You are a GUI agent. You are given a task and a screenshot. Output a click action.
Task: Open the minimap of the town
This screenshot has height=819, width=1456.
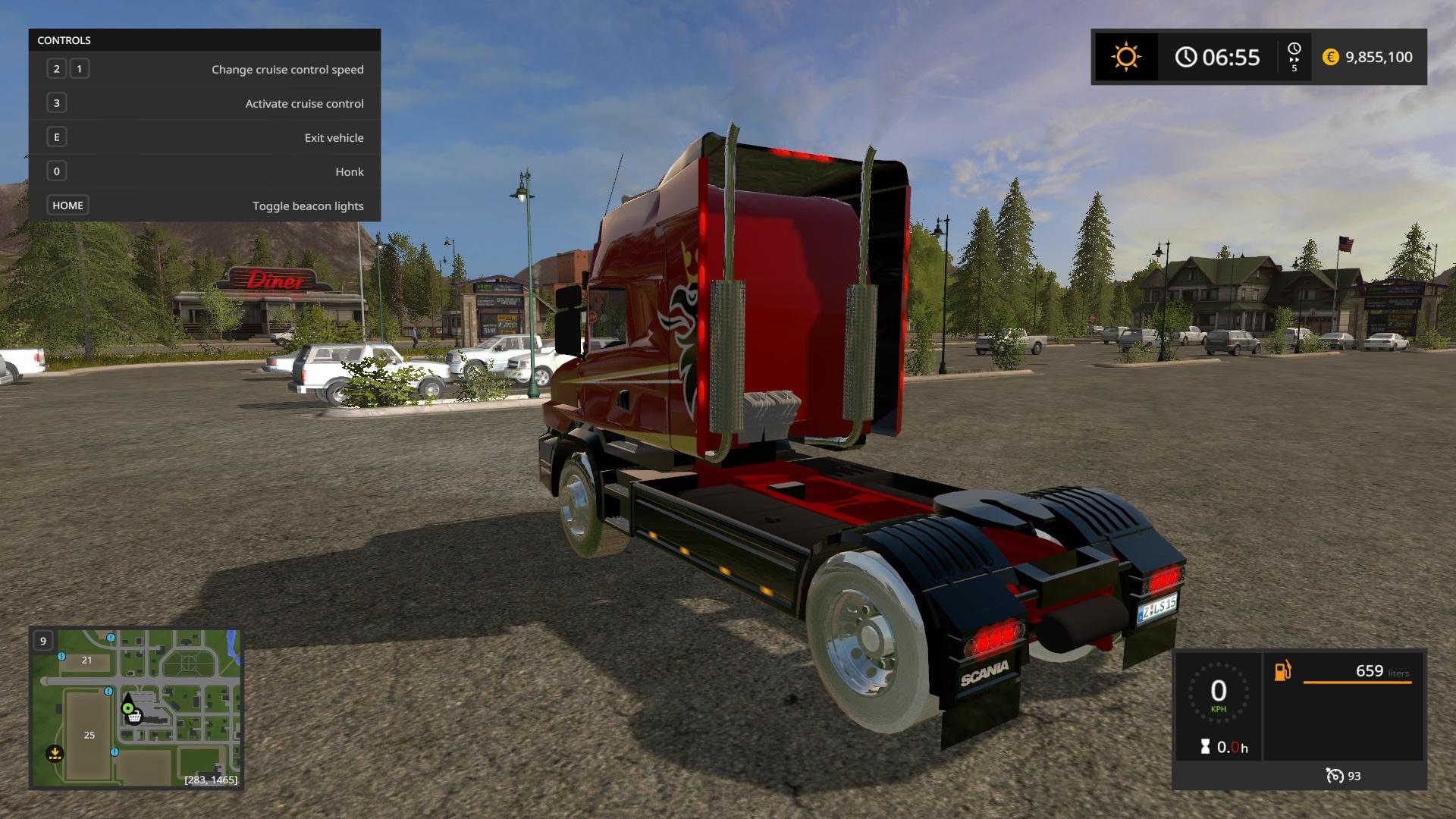click(x=136, y=708)
